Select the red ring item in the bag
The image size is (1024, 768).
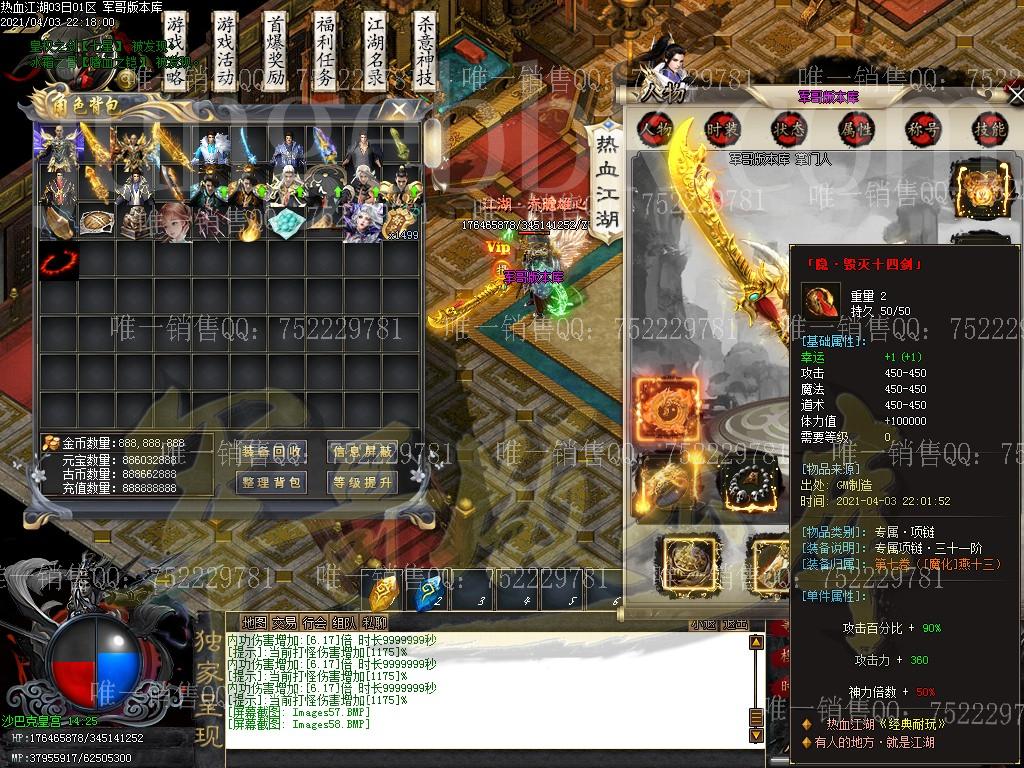click(x=59, y=265)
